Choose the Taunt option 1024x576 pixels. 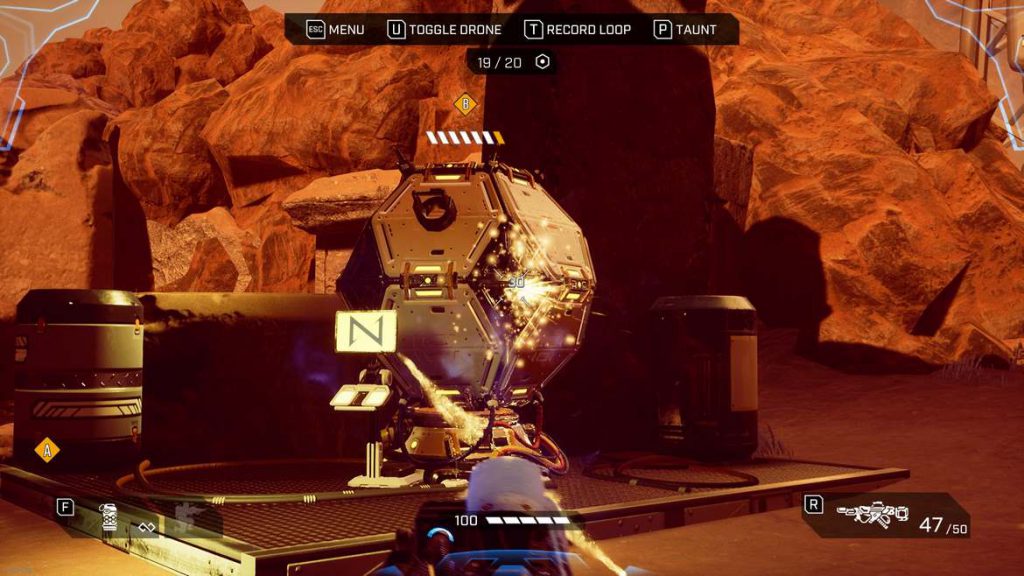(685, 29)
